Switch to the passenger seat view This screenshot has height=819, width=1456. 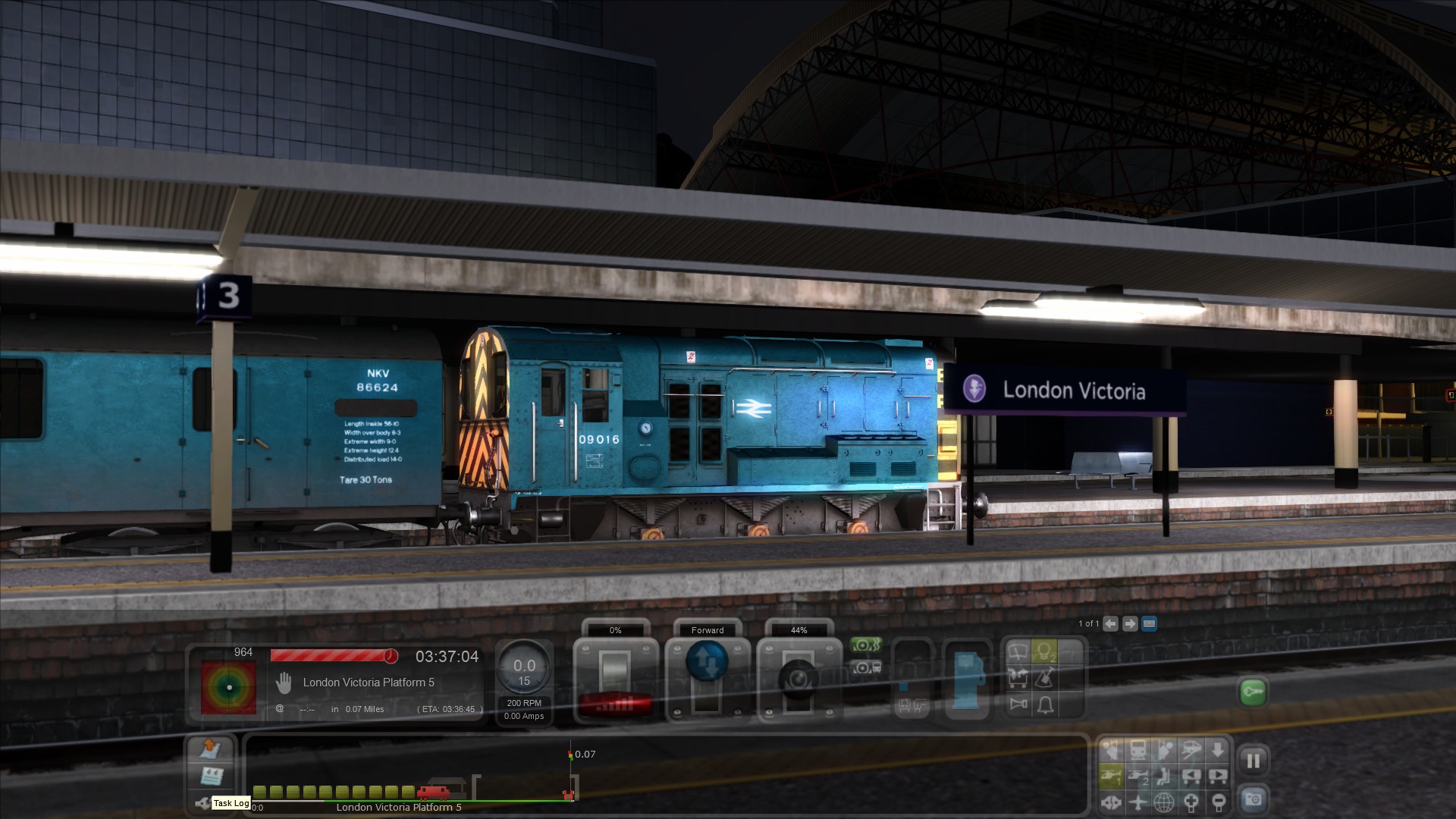(x=1164, y=776)
